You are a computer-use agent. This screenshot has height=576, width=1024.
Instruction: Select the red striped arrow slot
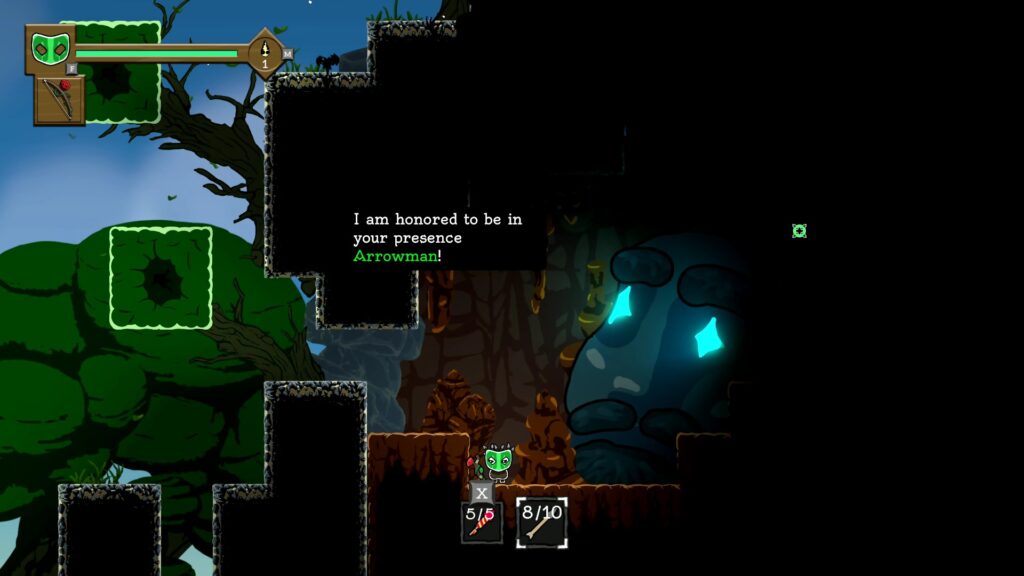tap(482, 522)
